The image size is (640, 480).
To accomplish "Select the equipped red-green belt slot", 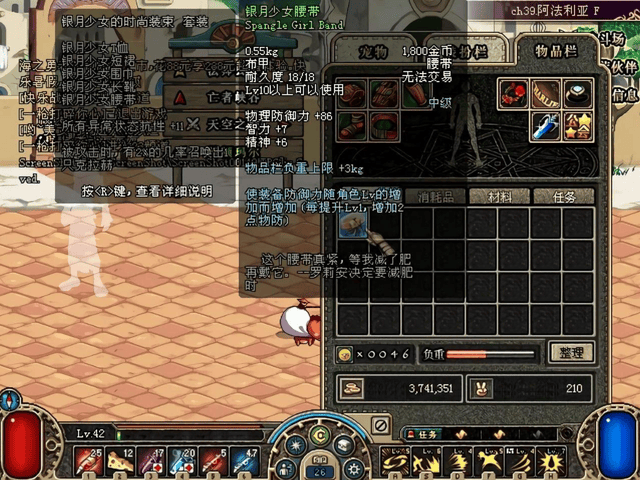I will (x=383, y=127).
